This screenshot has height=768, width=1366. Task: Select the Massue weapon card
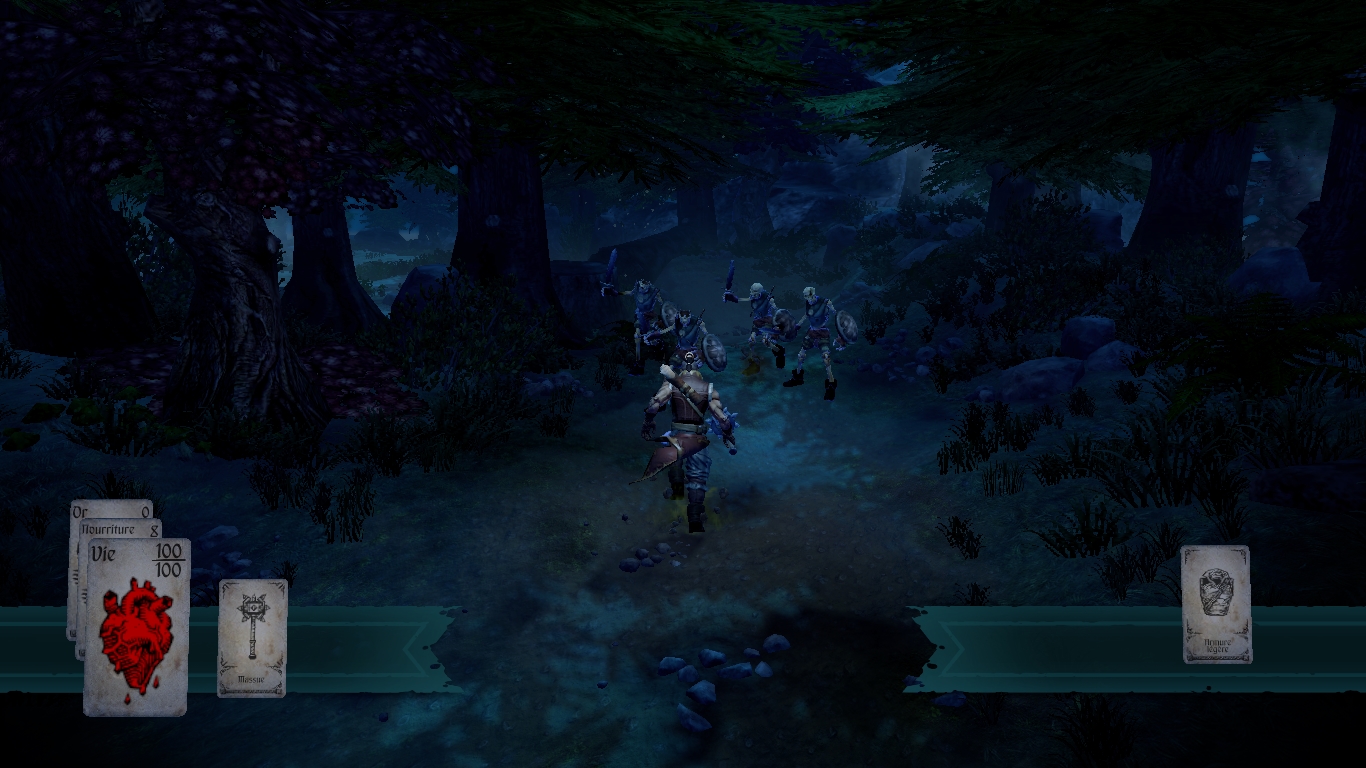click(x=252, y=637)
